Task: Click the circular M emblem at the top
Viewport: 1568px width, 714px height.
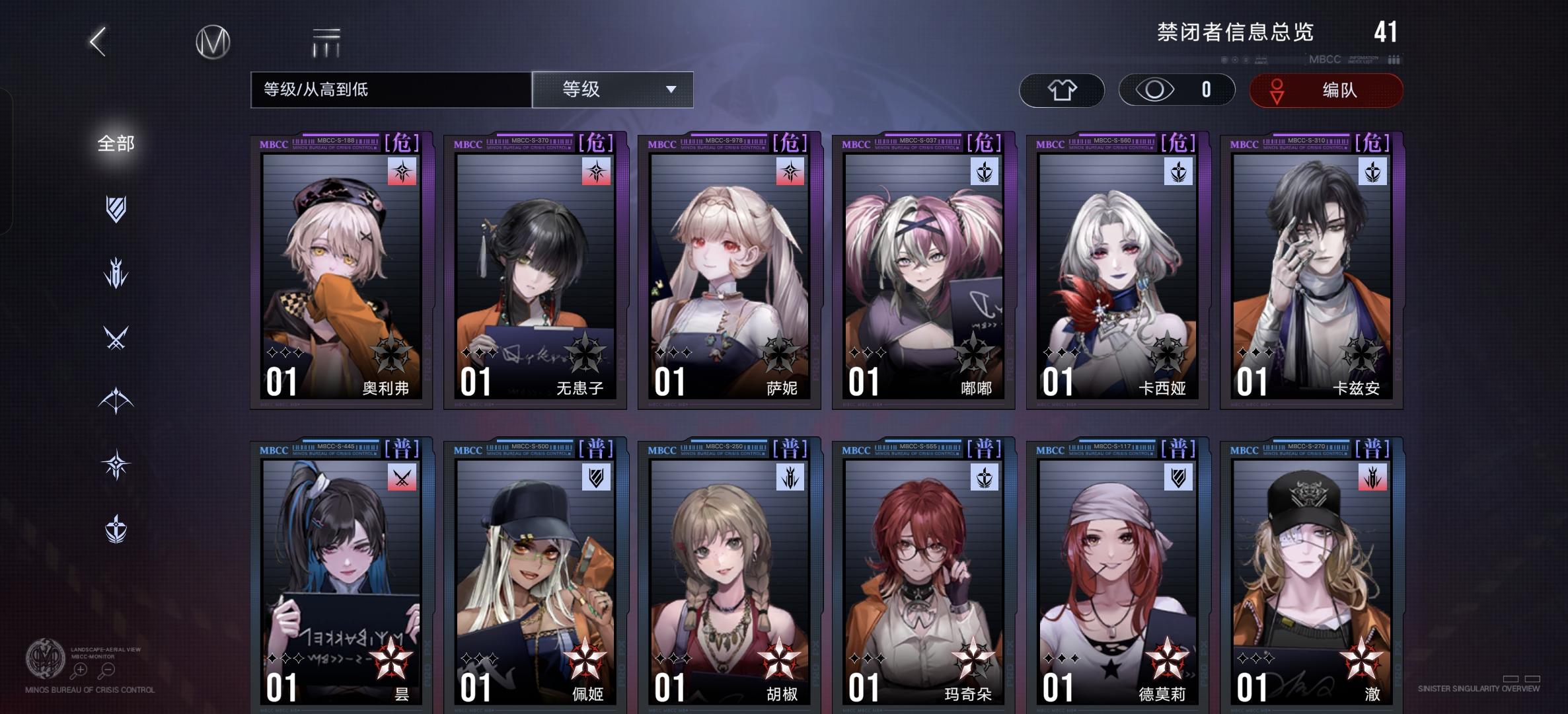Action: click(213, 41)
